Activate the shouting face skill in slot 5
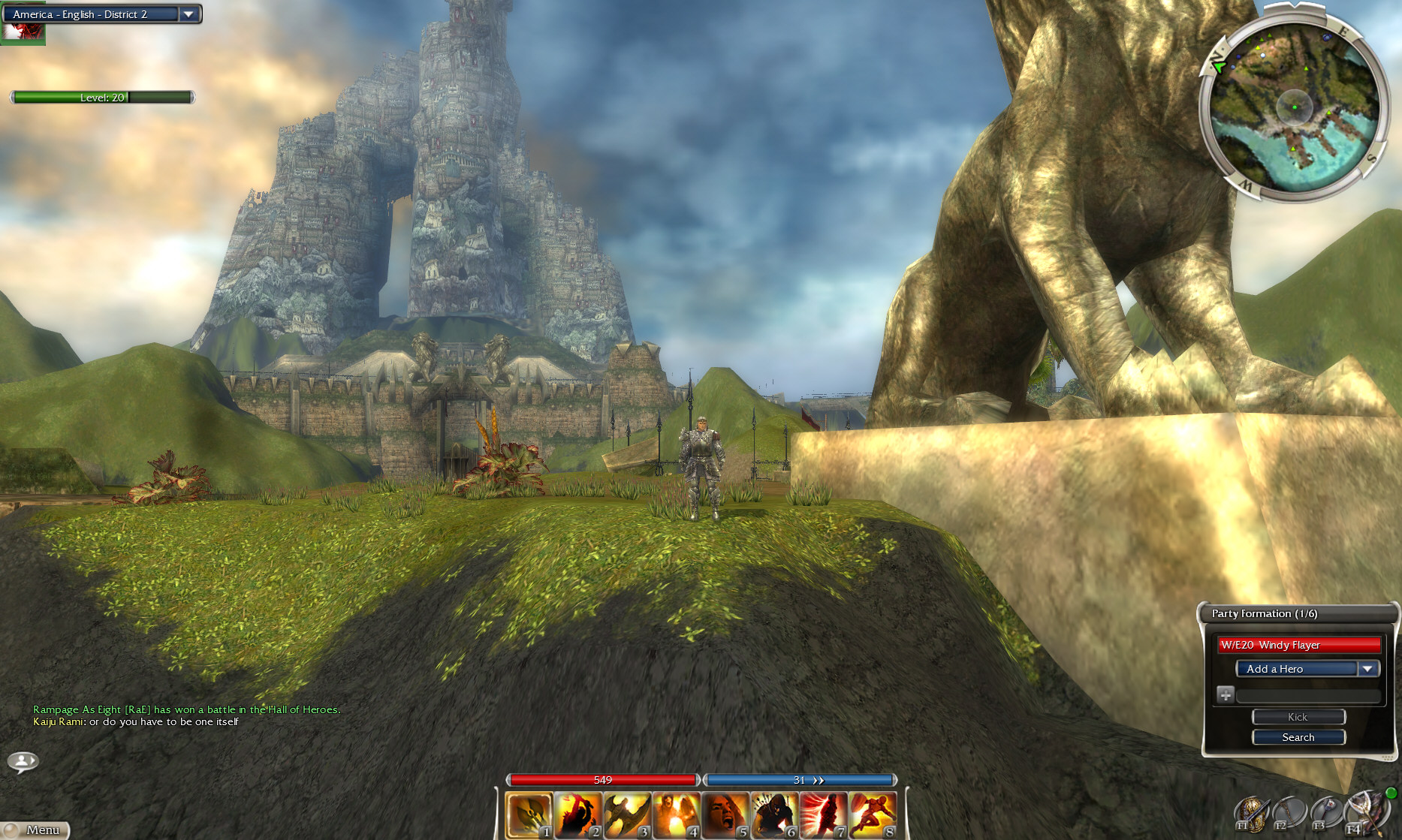 [x=725, y=814]
